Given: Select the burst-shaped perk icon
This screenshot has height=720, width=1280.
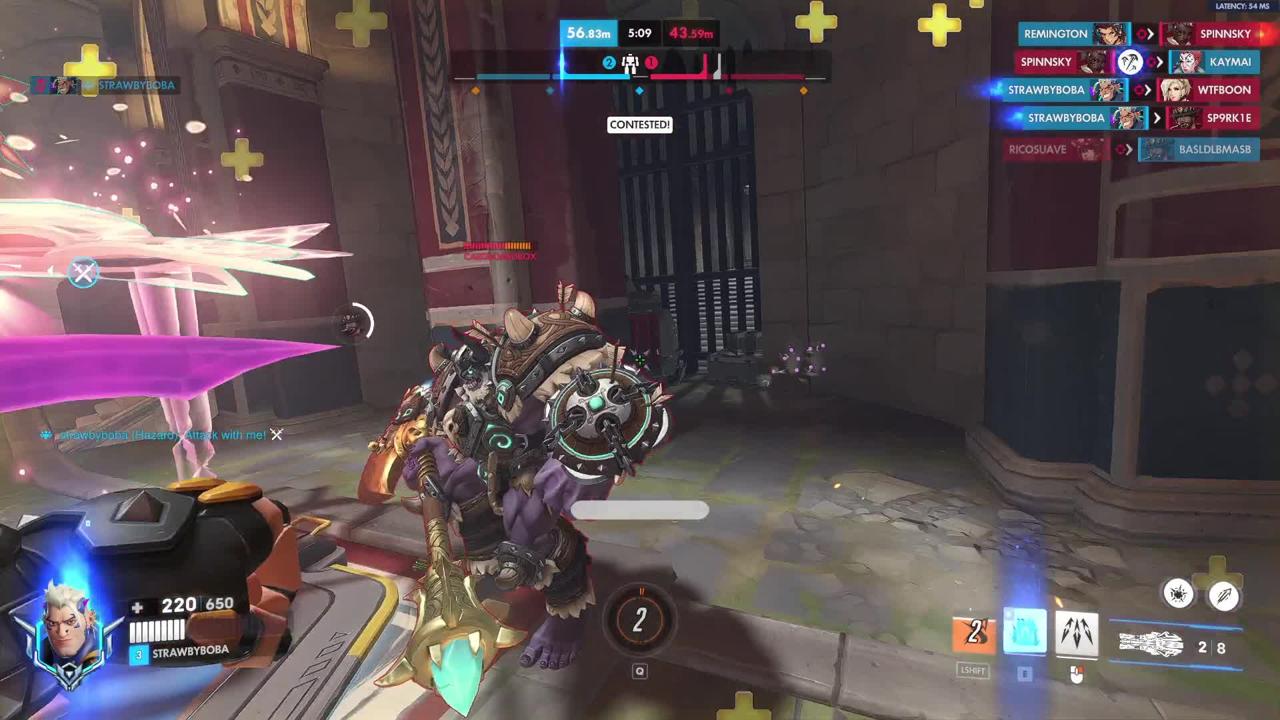Looking at the screenshot, I should 1179,594.
